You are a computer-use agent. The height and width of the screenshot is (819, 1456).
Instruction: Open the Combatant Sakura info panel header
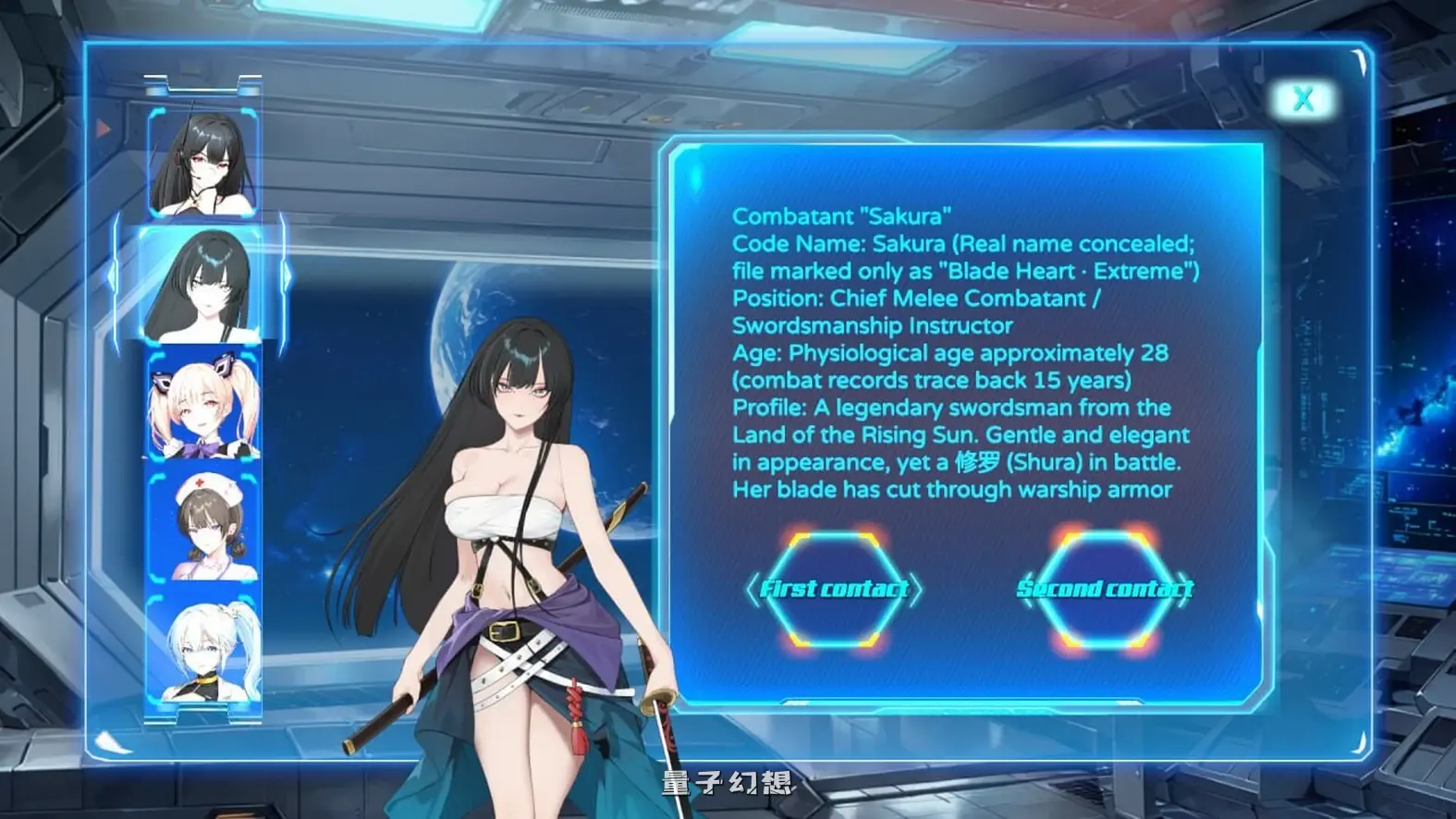[x=842, y=216]
